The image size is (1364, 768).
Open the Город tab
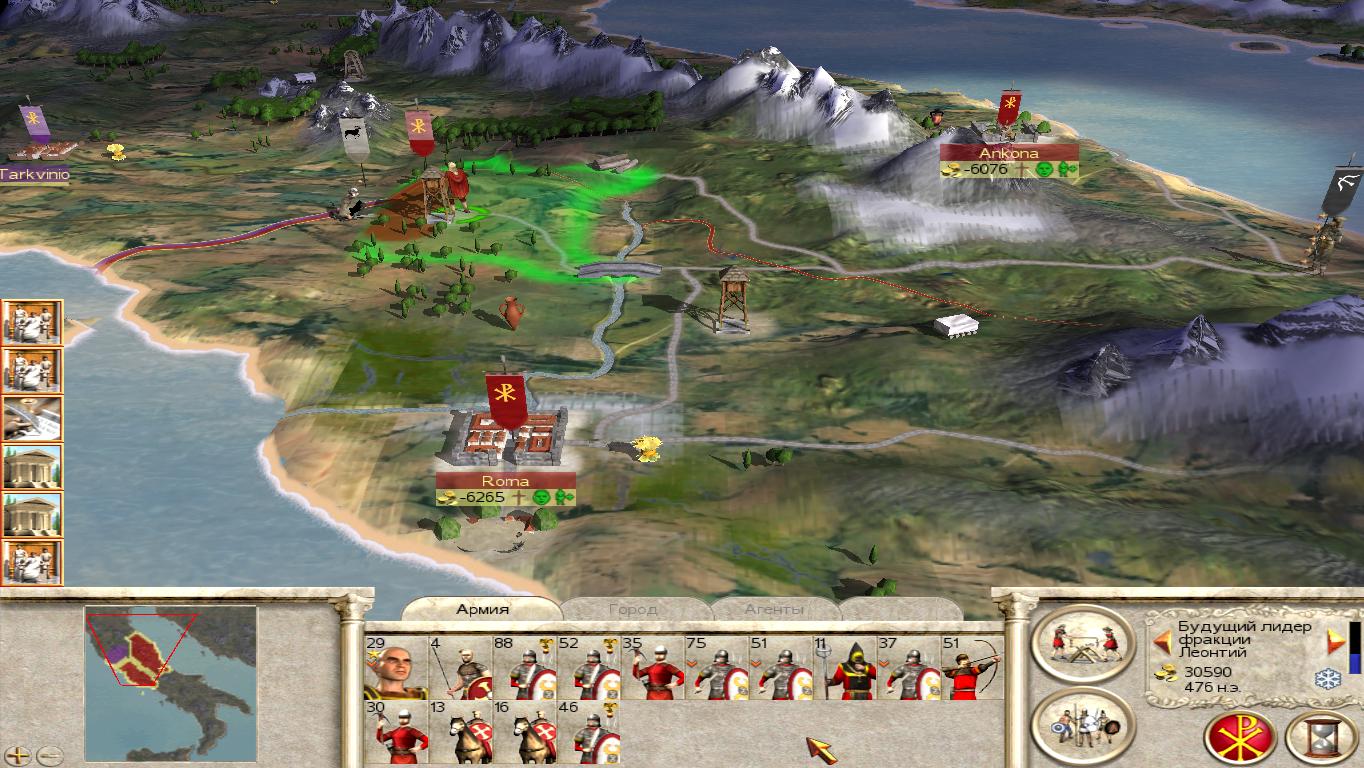coord(633,609)
